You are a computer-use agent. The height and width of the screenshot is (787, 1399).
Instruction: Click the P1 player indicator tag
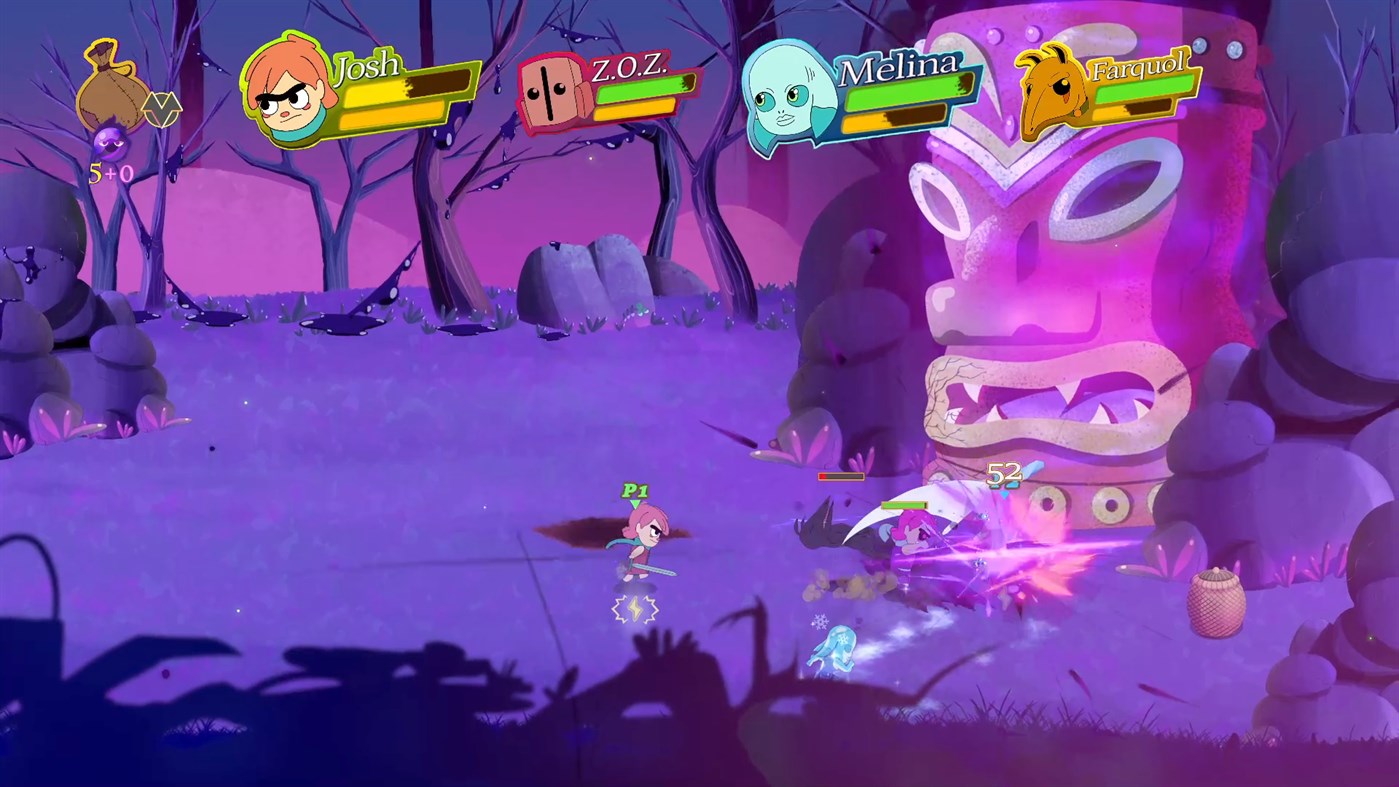[634, 491]
